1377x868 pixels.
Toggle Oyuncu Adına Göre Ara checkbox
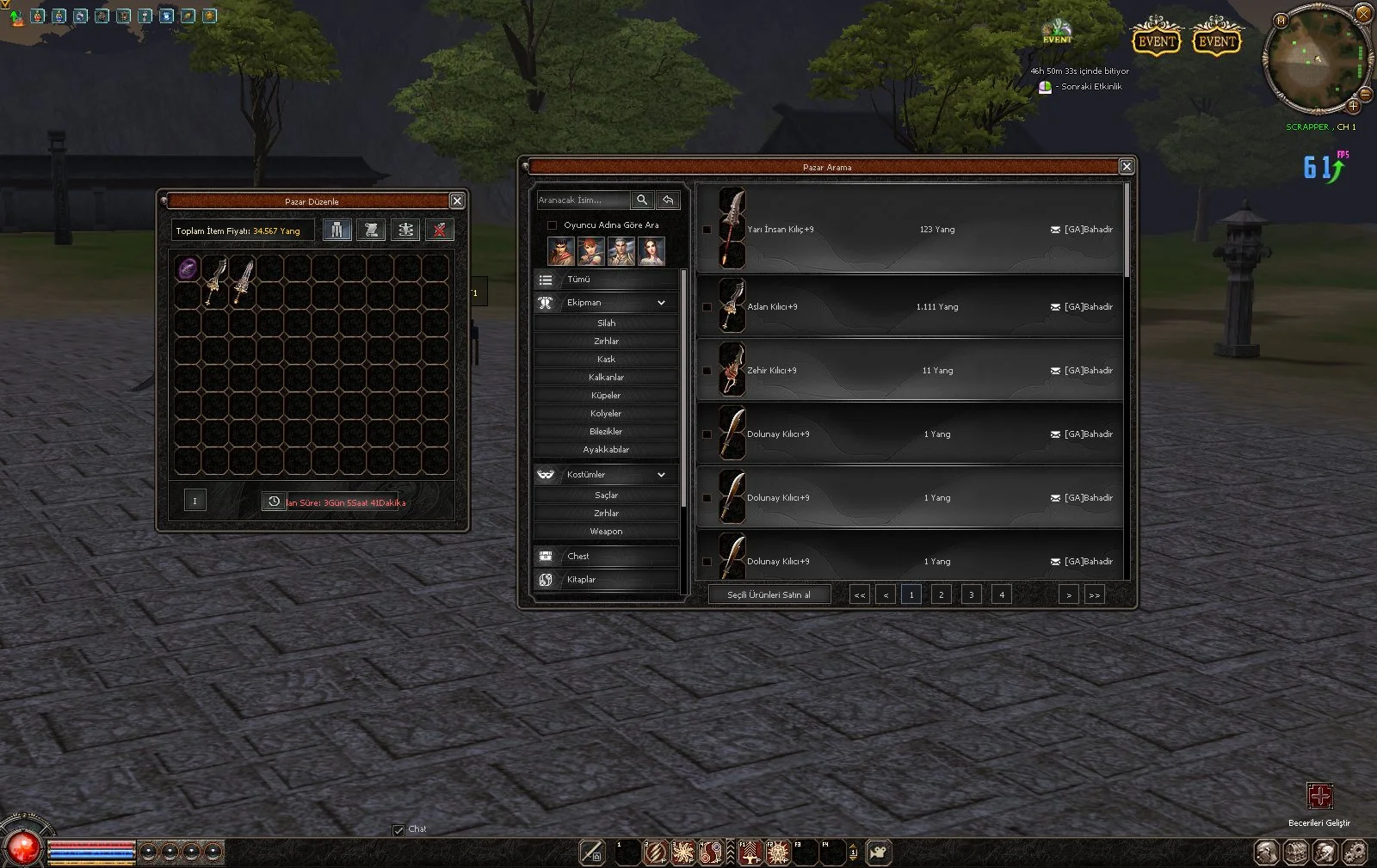coord(553,225)
